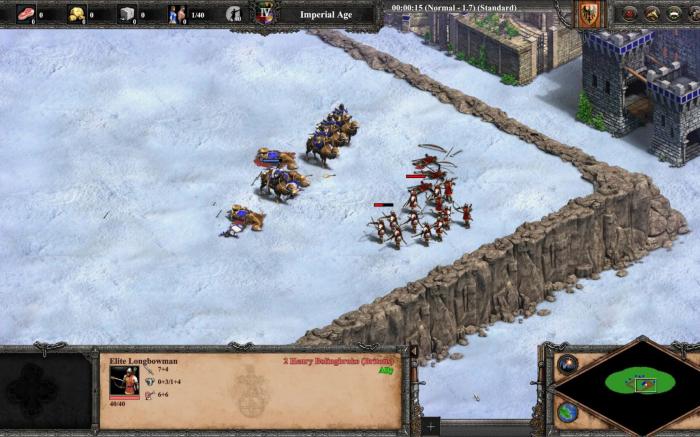Click the Imperial Age crest icon
The image size is (700, 437).
266,14
